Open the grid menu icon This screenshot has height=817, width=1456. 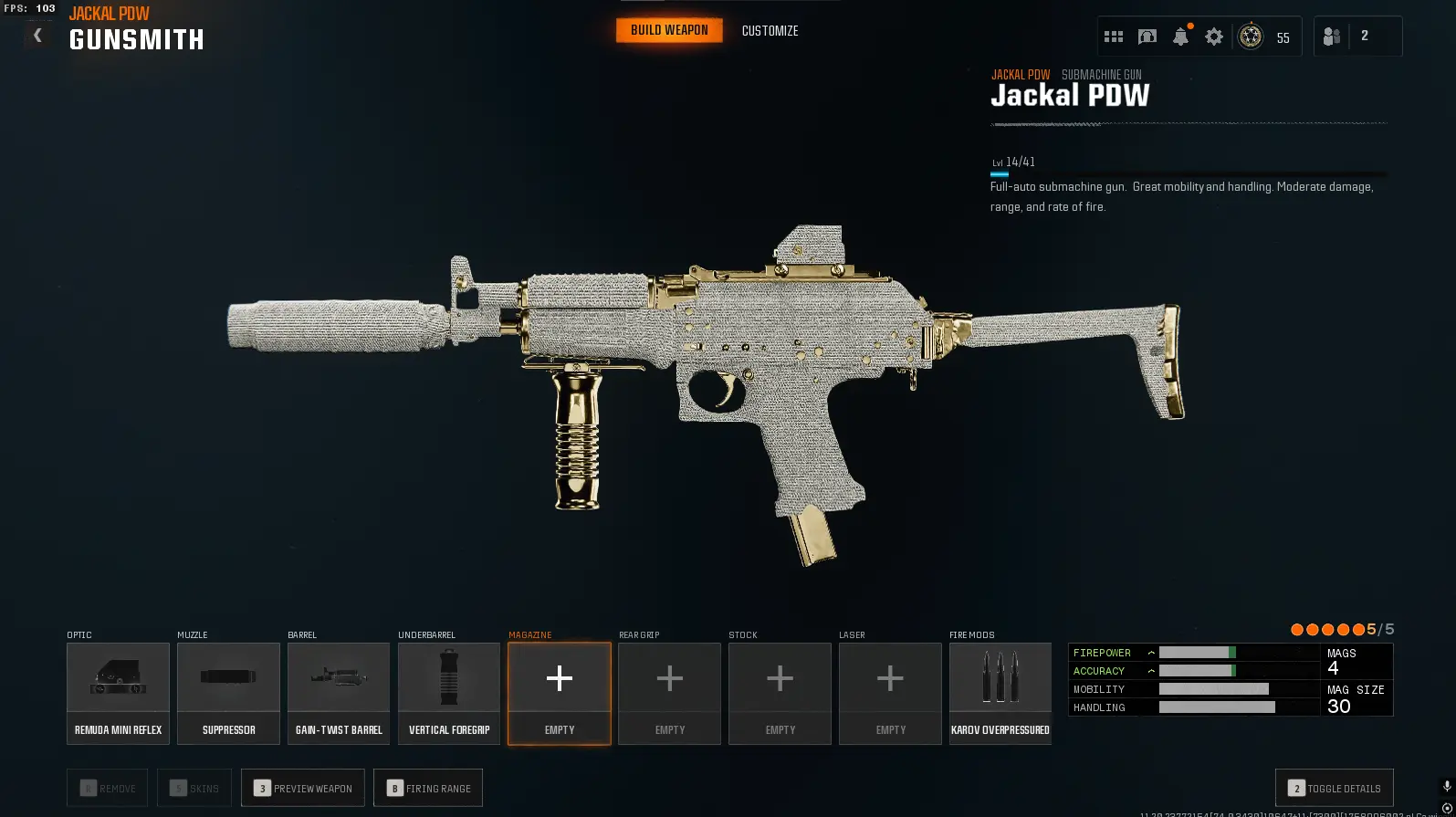(x=1114, y=37)
